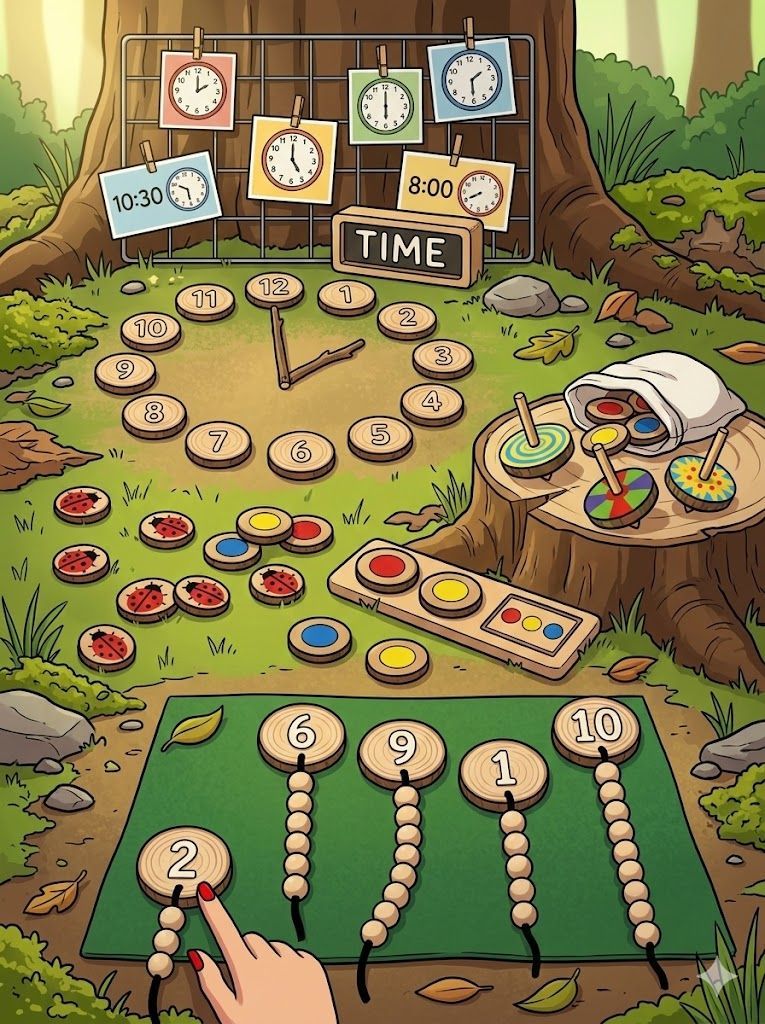Choose the bead-string disc labeled 9
765x1024 pixels.
401,753
